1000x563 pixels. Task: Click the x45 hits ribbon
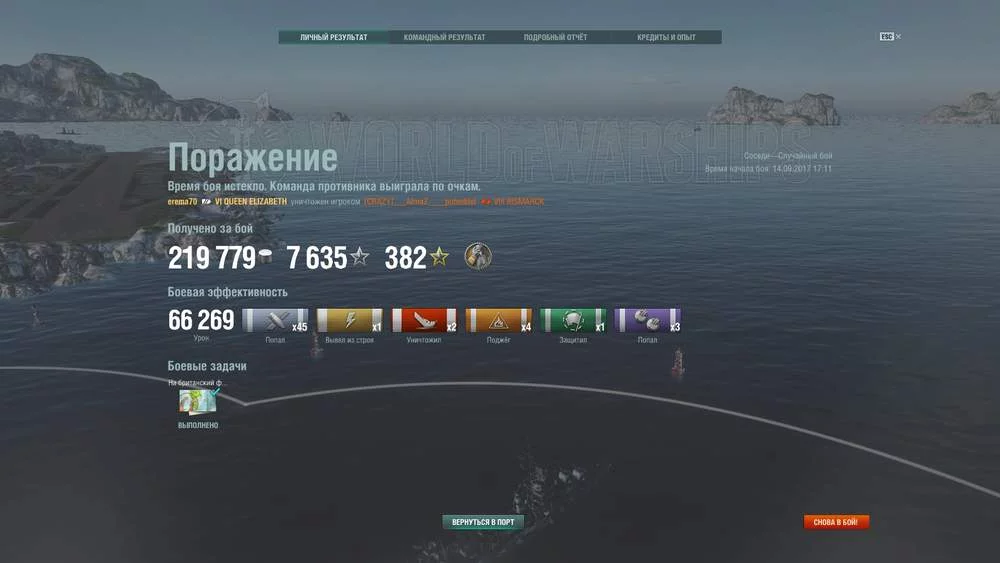pyautogui.click(x=275, y=320)
